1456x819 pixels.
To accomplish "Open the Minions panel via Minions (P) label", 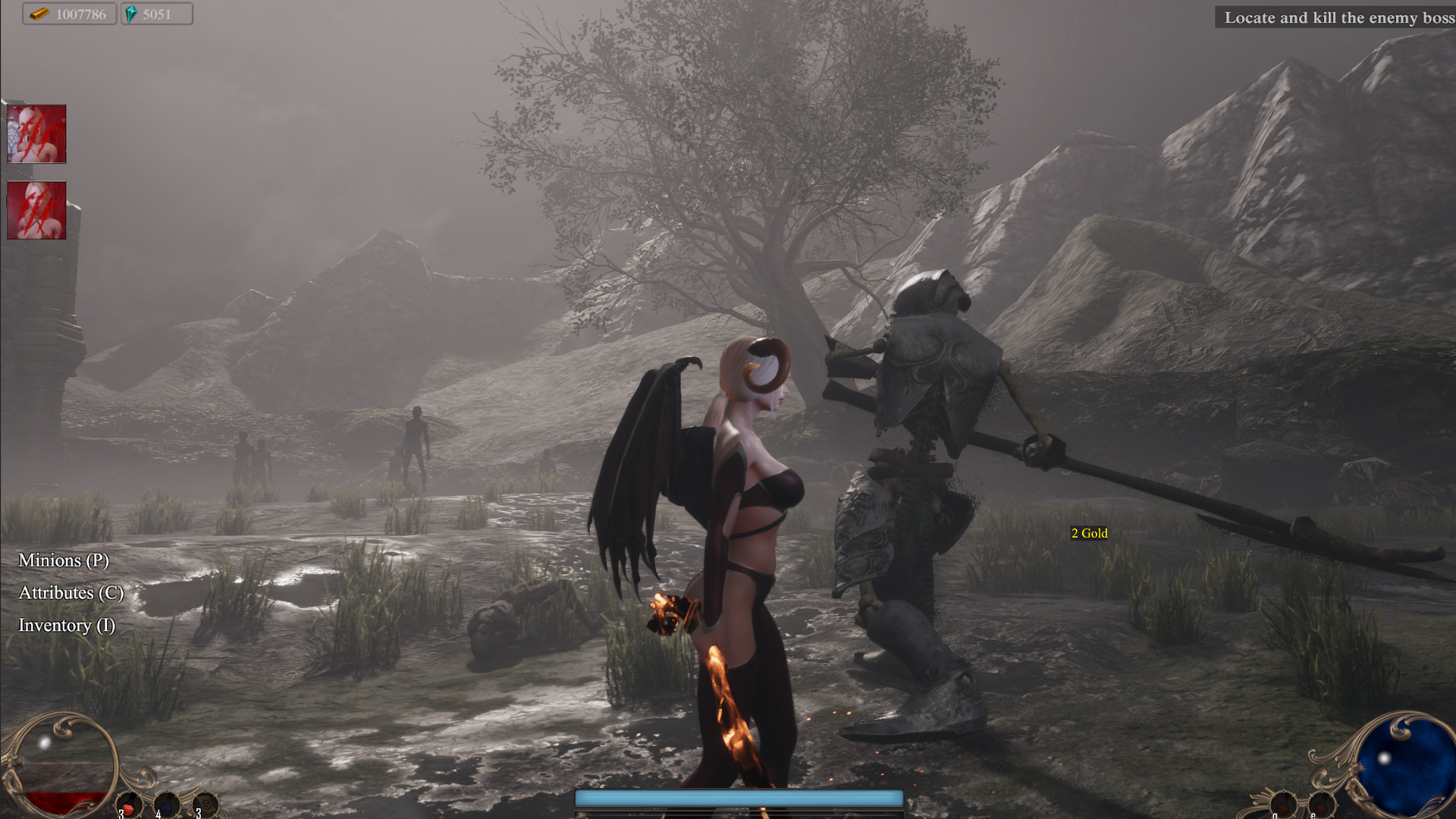I will 64,562.
